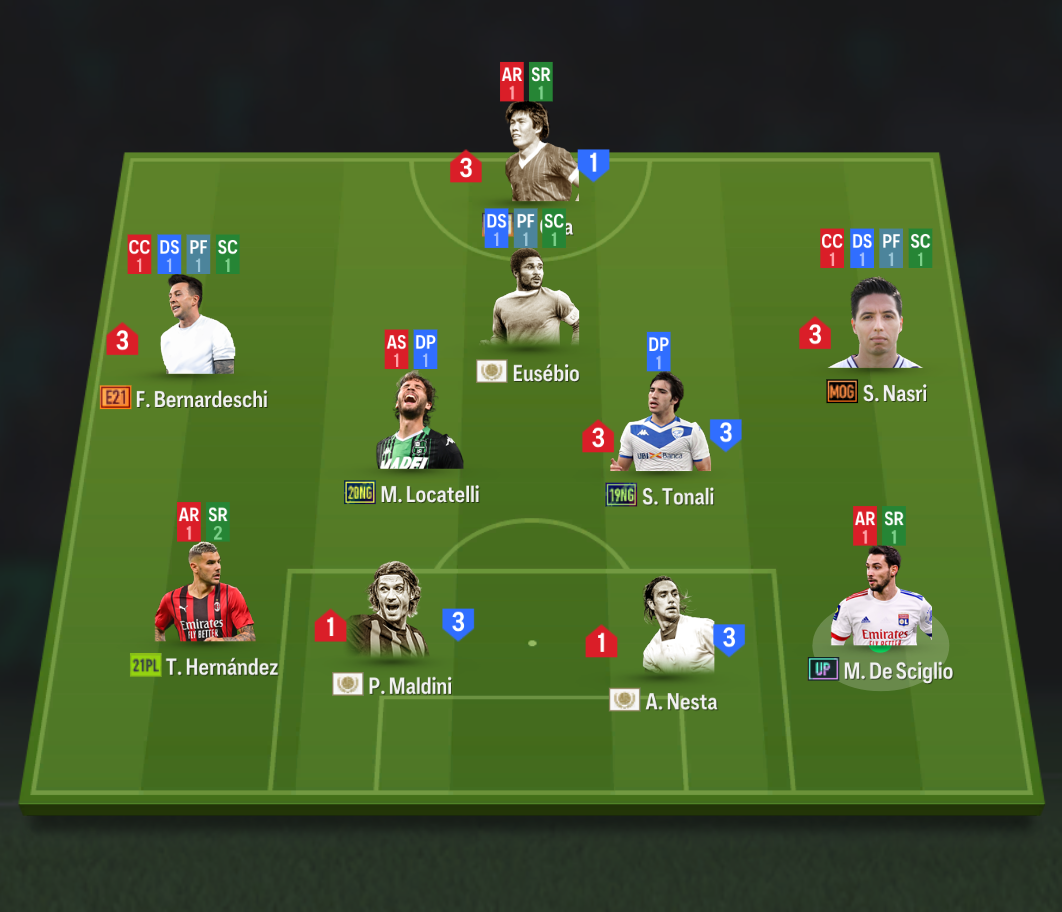Choose T. Hernández in the lineup
This screenshot has height=912, width=1062.
coord(204,595)
